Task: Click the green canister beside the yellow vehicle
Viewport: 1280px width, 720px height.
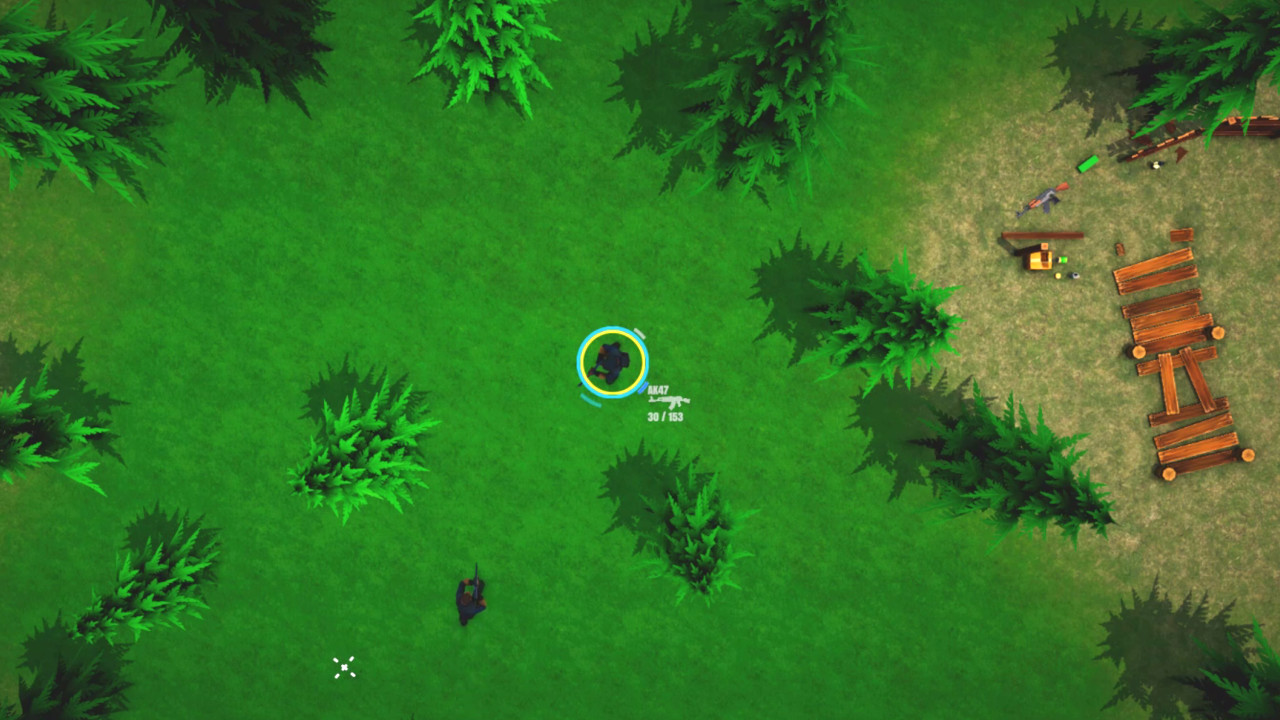Action: [1062, 259]
